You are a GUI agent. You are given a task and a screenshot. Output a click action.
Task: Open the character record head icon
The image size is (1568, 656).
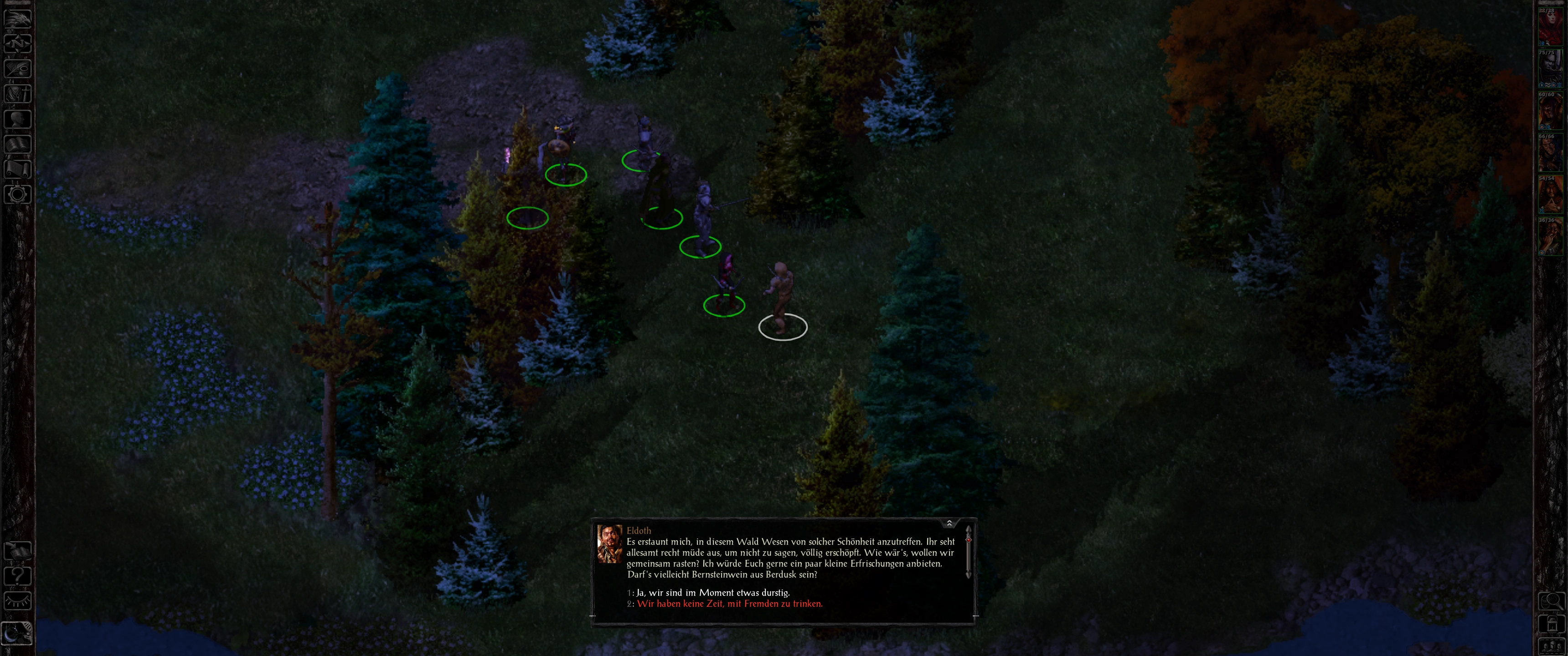pyautogui.click(x=18, y=118)
